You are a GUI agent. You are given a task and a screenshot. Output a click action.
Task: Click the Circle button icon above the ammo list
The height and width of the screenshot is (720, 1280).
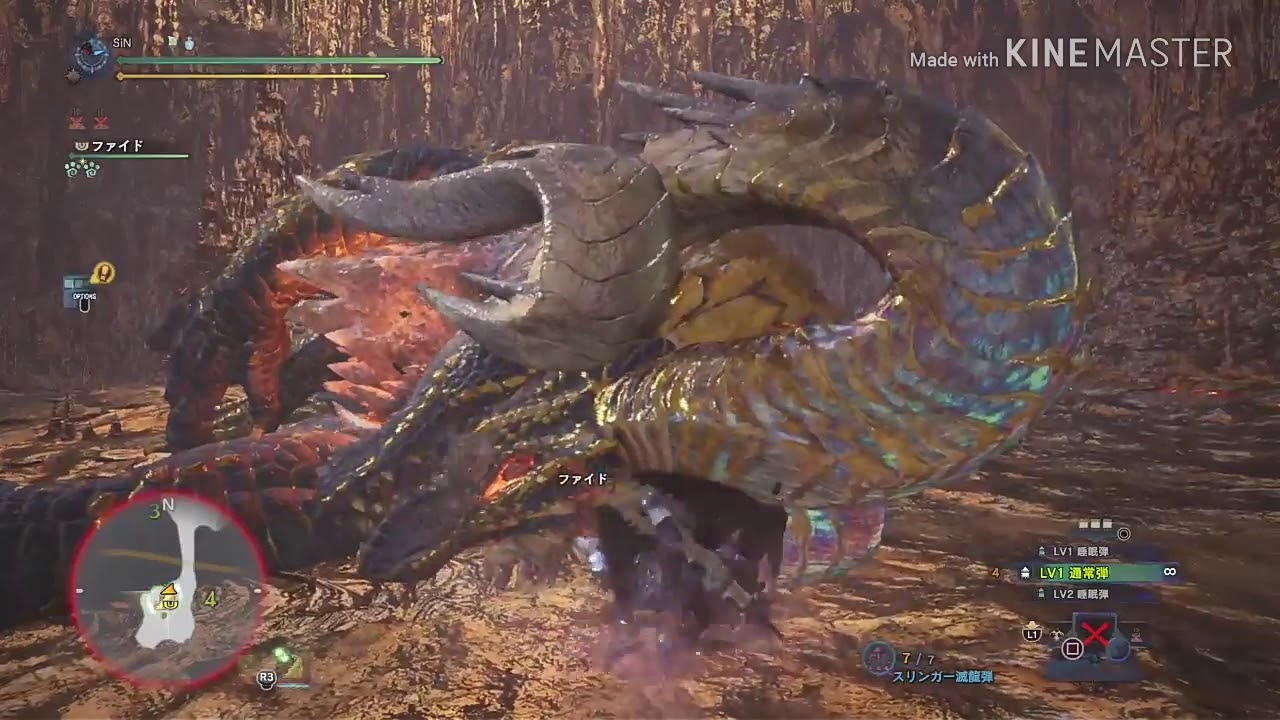tap(1124, 534)
